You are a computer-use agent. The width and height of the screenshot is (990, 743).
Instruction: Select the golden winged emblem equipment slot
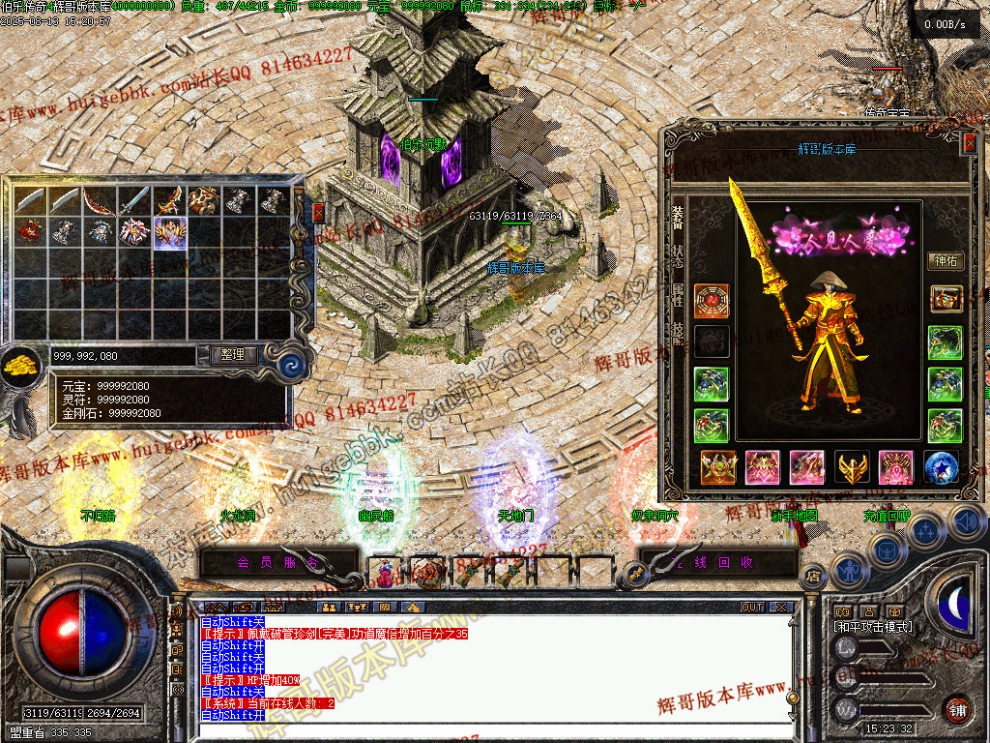point(852,467)
